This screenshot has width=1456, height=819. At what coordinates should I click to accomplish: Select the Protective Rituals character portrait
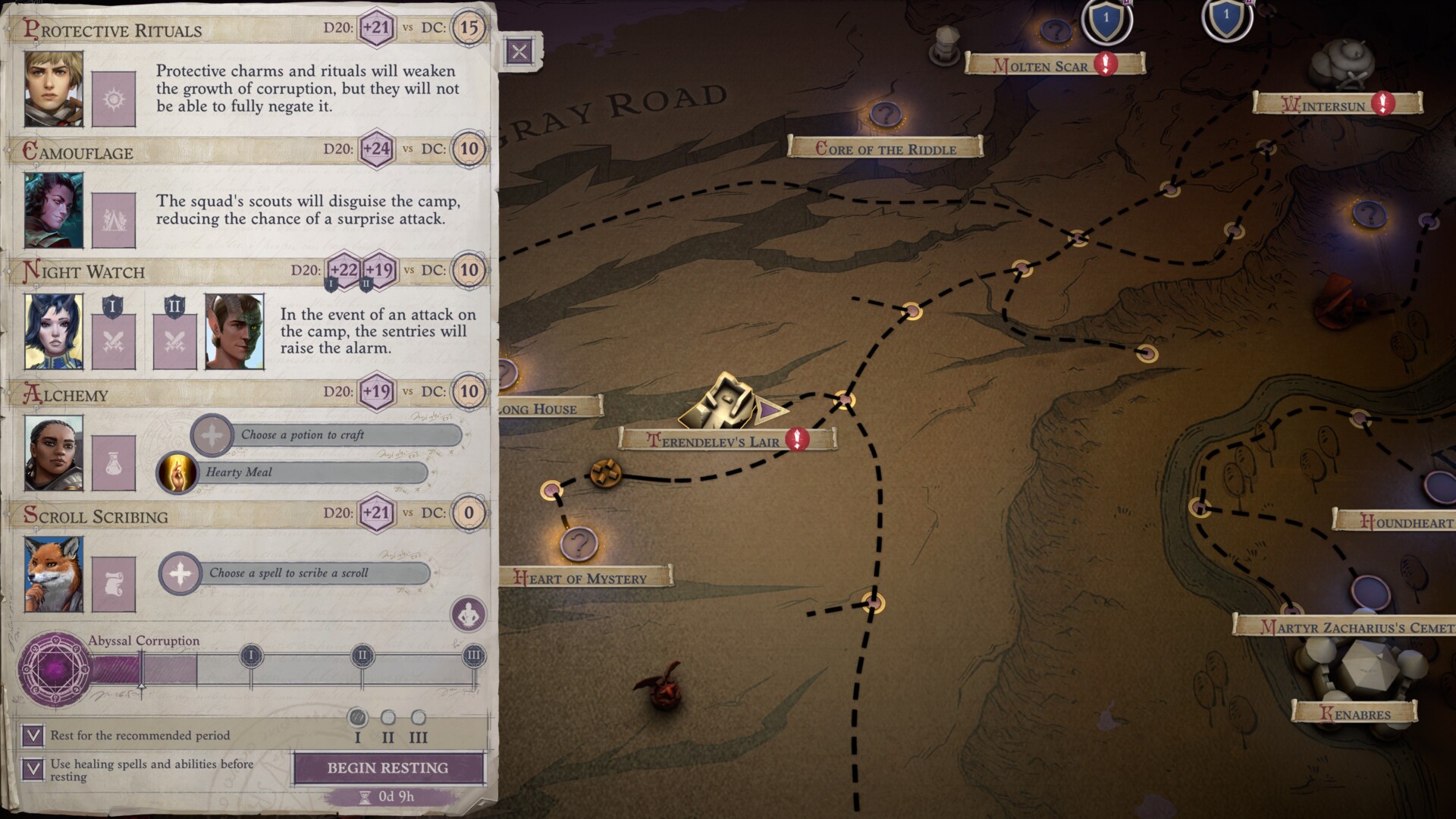click(x=54, y=89)
